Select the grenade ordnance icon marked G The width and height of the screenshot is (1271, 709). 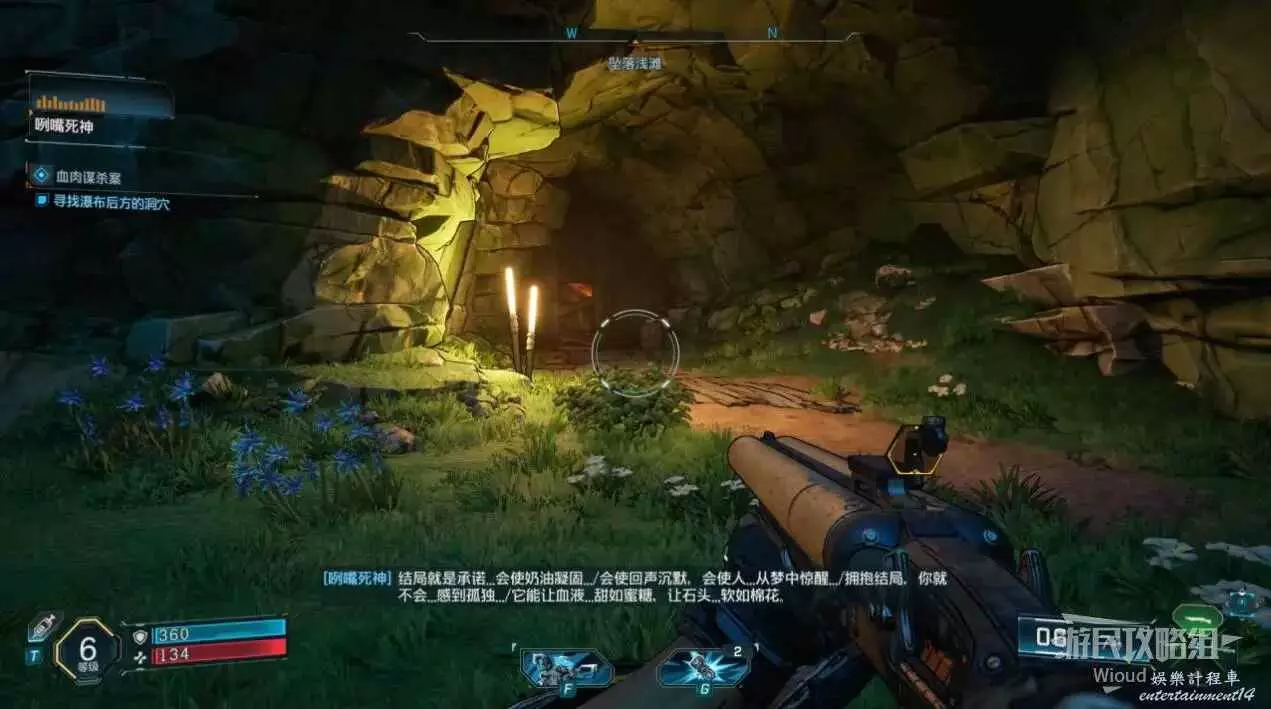(702, 668)
